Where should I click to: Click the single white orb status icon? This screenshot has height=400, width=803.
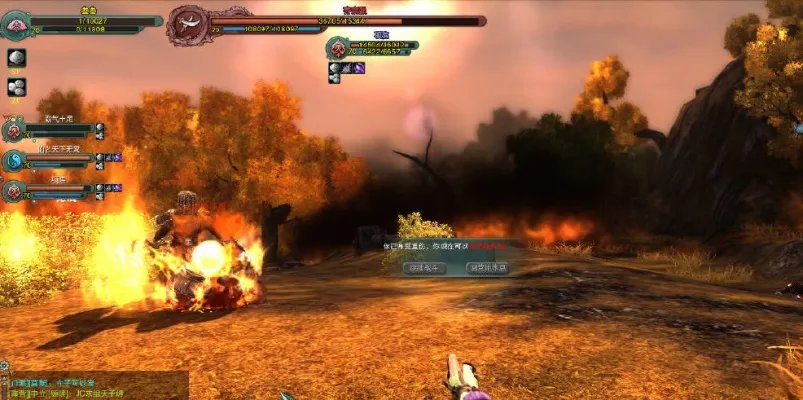pyautogui.click(x=16, y=58)
